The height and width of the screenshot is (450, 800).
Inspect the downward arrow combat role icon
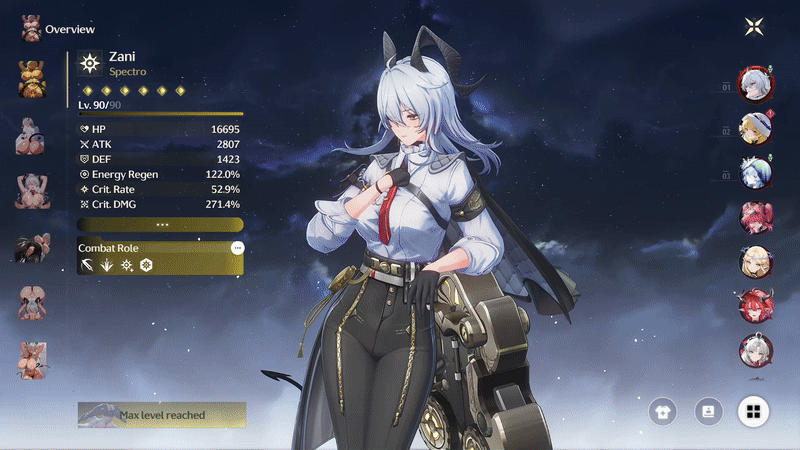[106, 265]
